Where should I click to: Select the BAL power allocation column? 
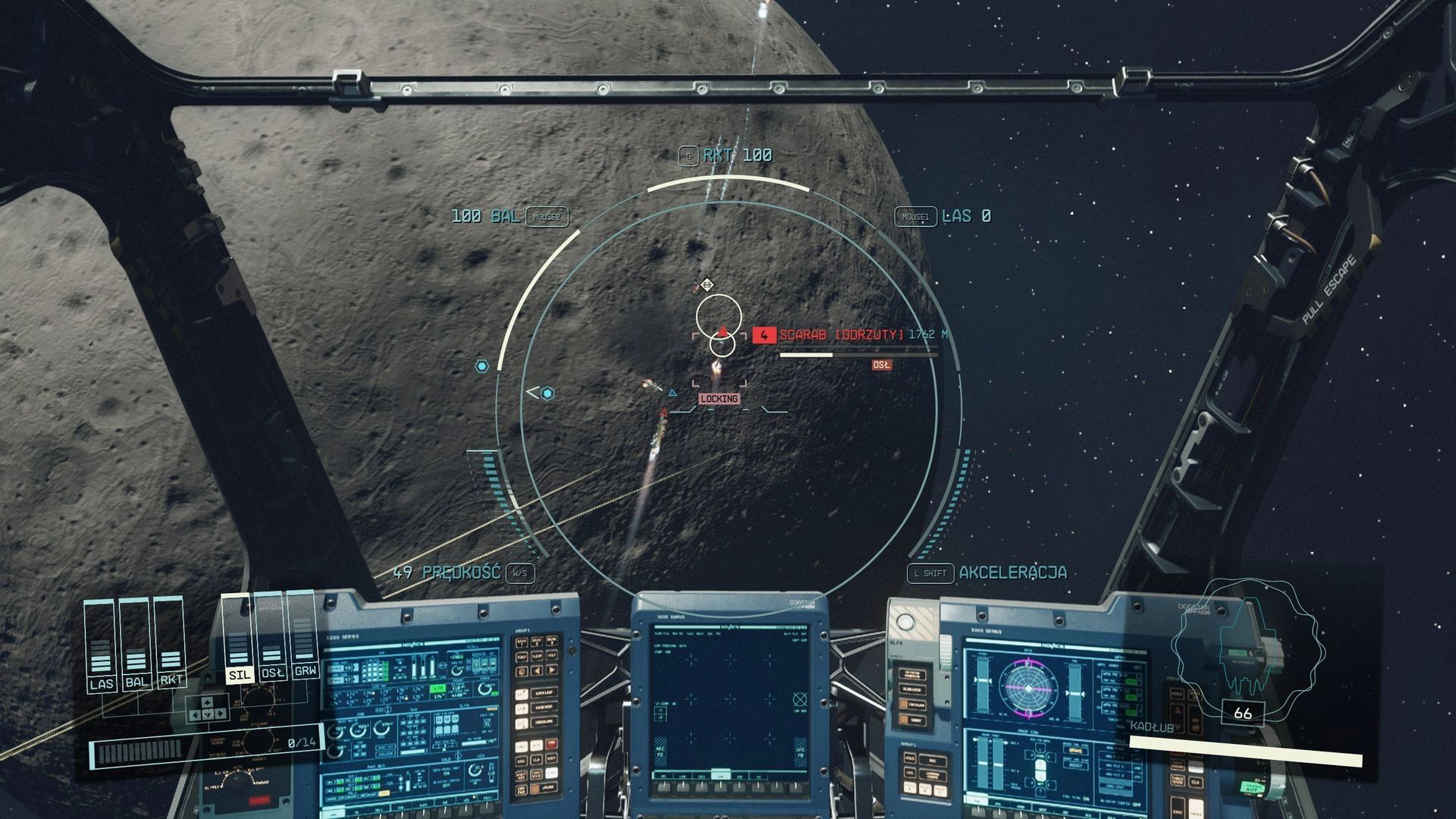tap(136, 646)
